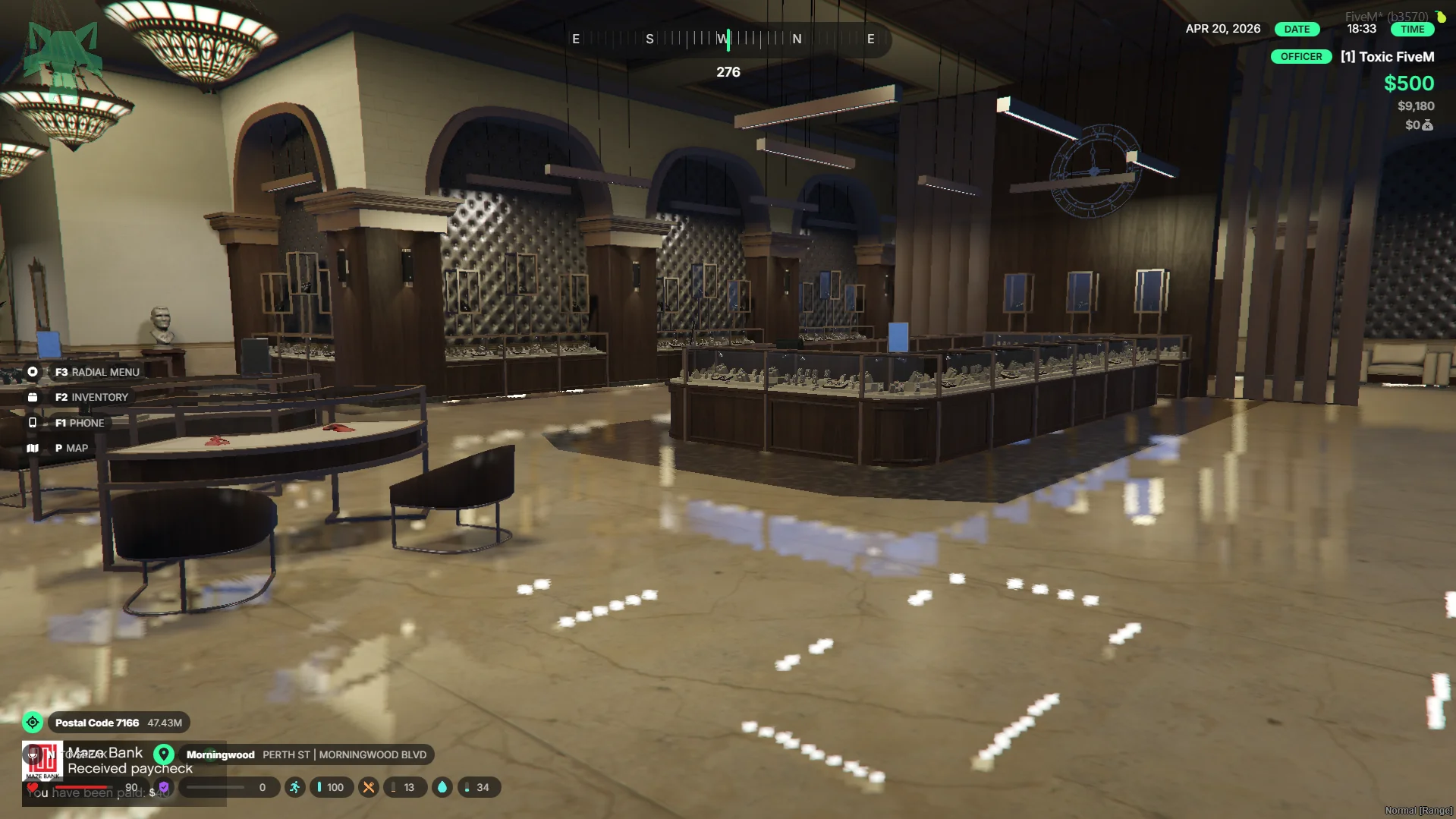Open the radial menu circle icon

pos(33,372)
